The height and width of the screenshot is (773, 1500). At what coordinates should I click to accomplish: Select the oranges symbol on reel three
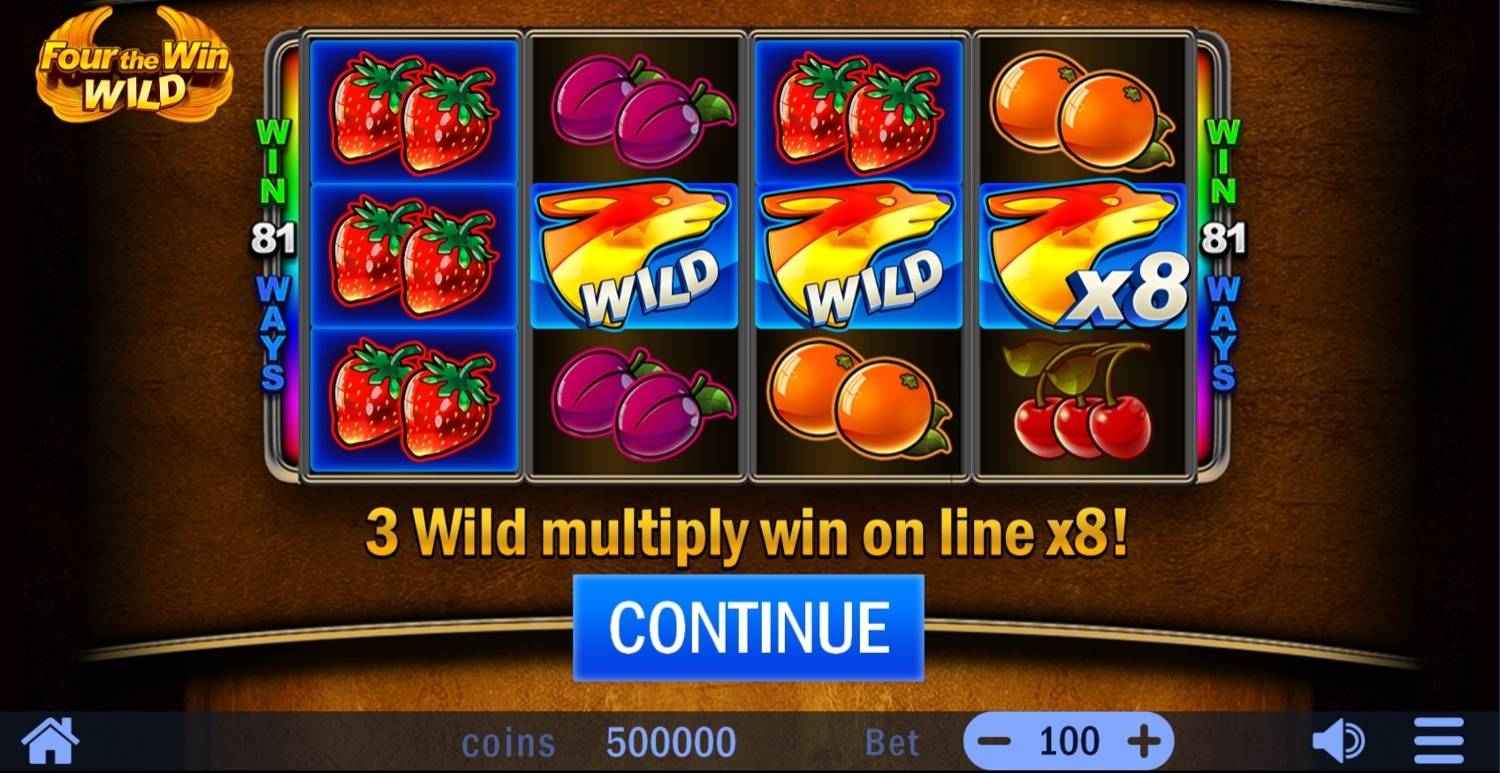click(855, 400)
